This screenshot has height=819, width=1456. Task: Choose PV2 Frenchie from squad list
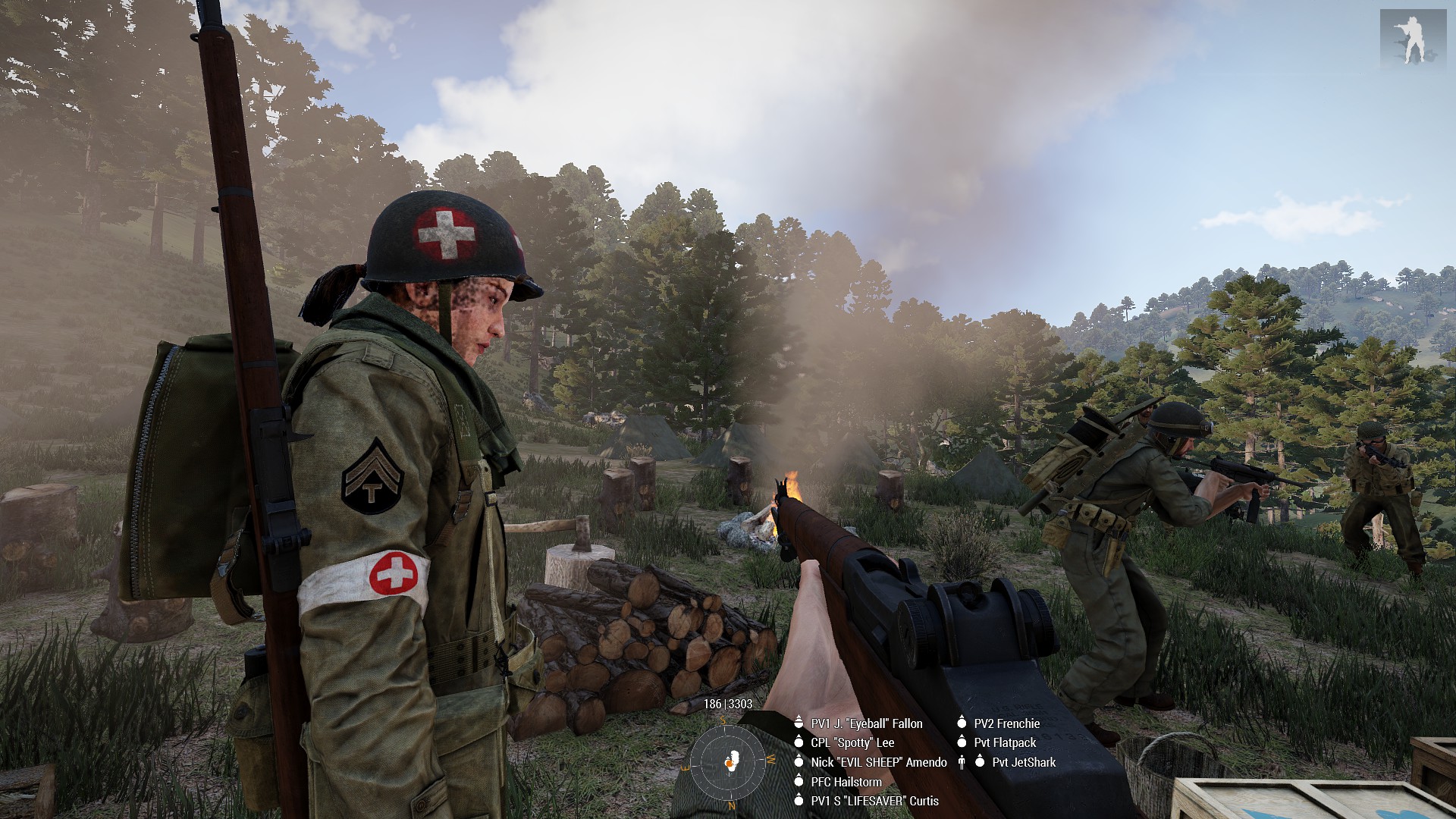coord(1006,723)
